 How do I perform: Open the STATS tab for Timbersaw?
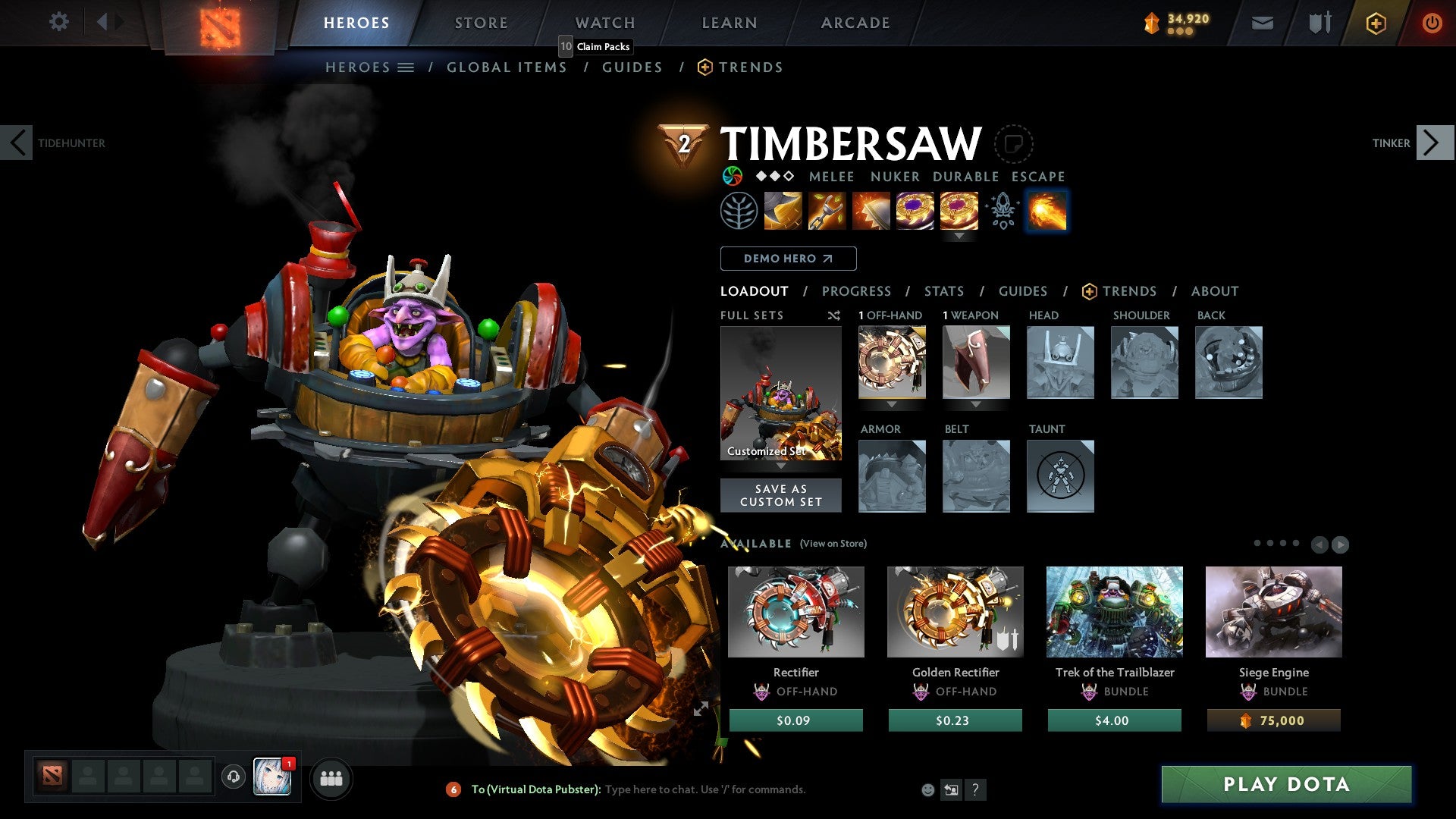tap(944, 291)
